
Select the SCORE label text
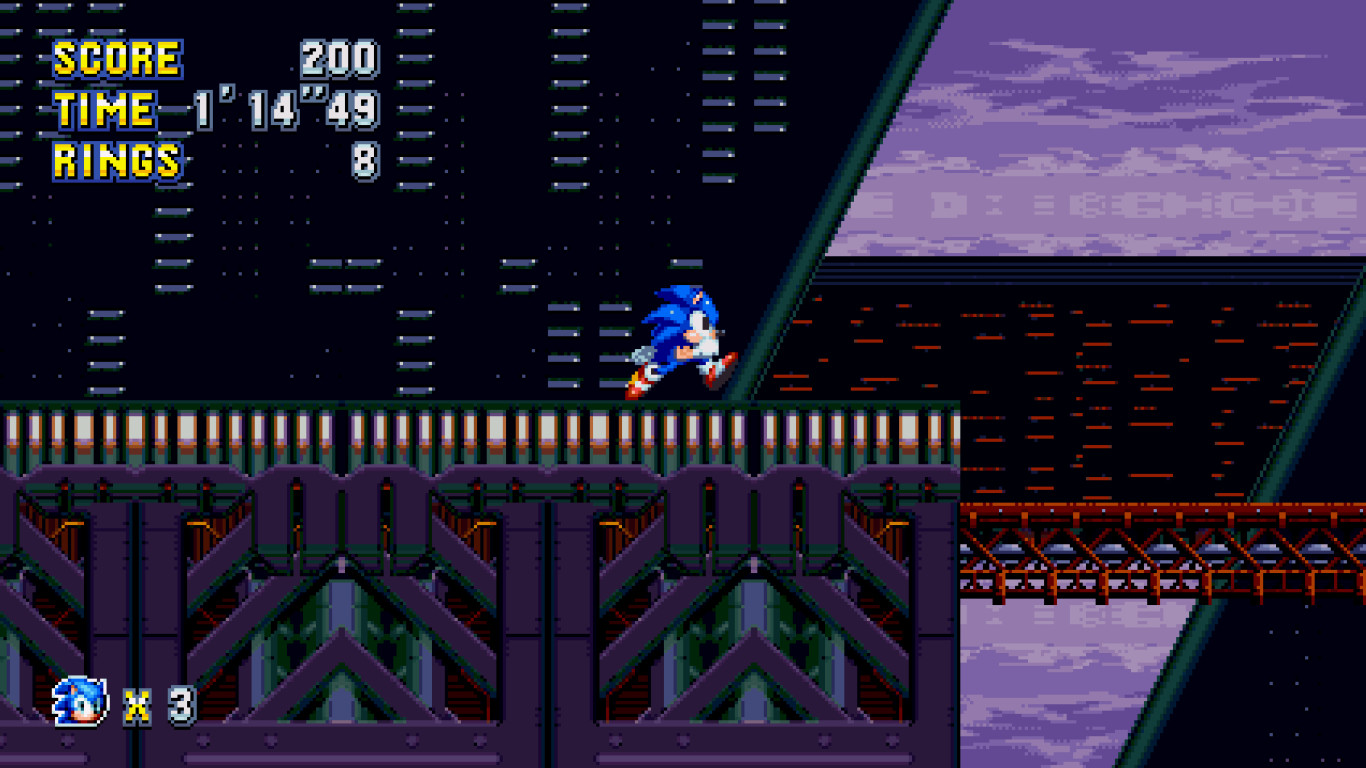117,58
